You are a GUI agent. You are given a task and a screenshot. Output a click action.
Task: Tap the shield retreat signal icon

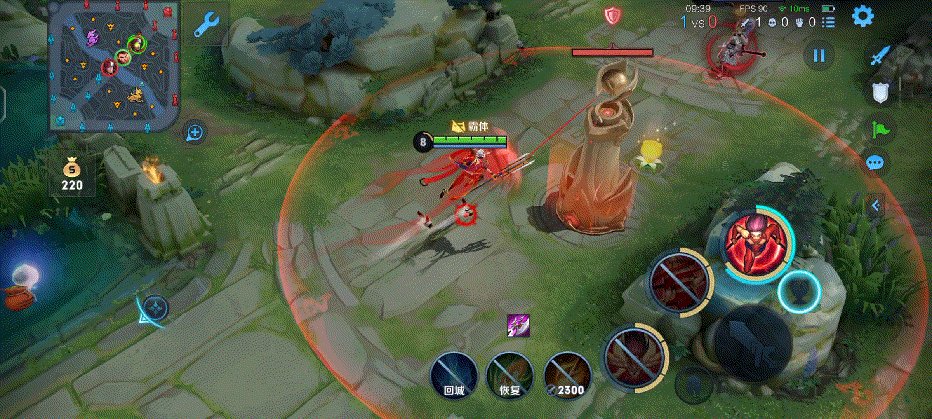880,93
